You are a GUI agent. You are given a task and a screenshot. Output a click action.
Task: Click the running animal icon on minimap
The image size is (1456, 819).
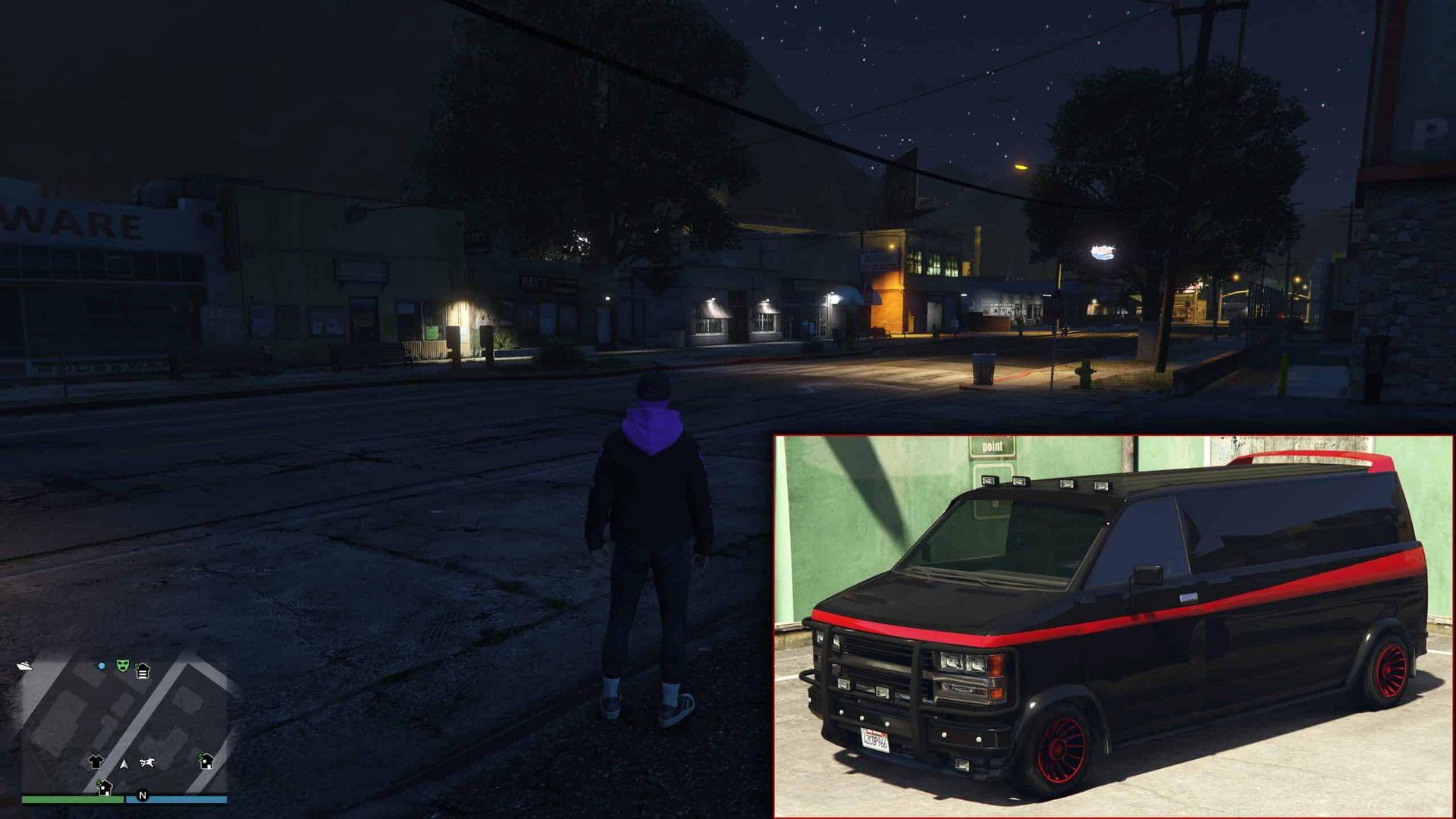pos(147,763)
